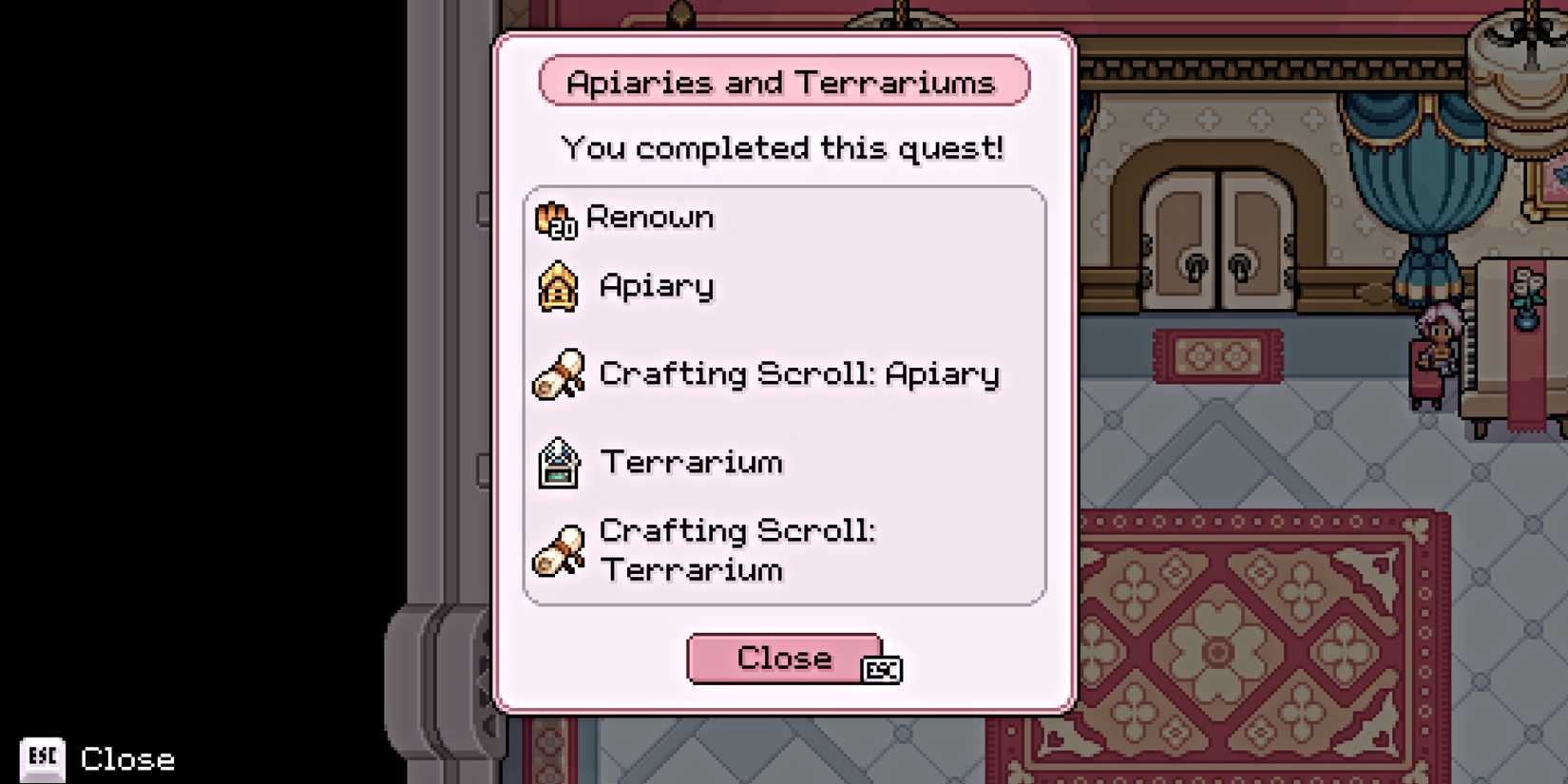Click the Terrarium reward icon
Screen dimensions: 1568x784
pyautogui.click(x=559, y=464)
